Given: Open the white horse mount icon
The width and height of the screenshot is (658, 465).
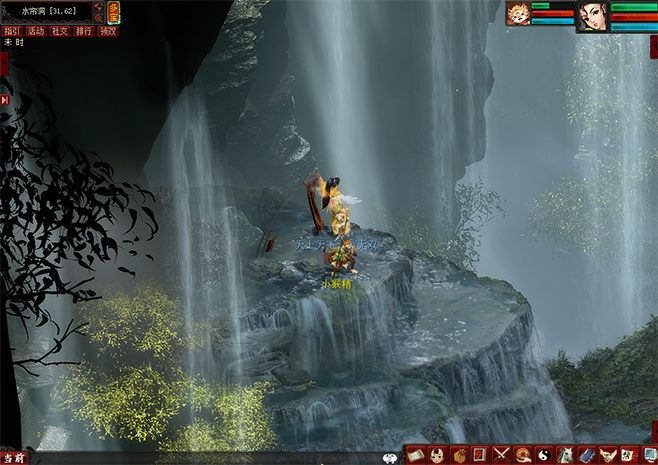Looking at the screenshot, I should point(566,455).
